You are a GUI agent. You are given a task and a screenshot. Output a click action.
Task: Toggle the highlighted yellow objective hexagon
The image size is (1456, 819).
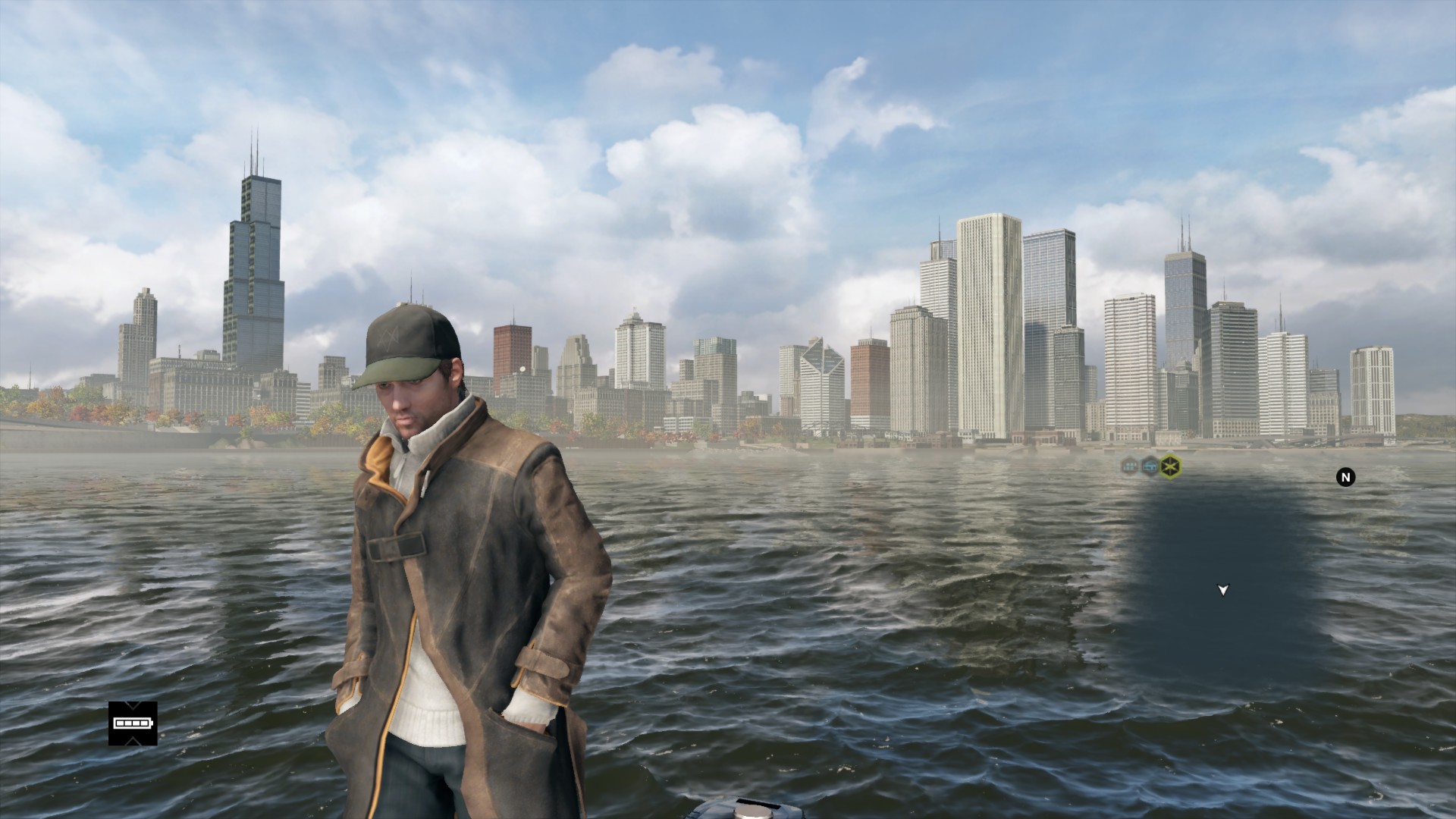[1172, 464]
